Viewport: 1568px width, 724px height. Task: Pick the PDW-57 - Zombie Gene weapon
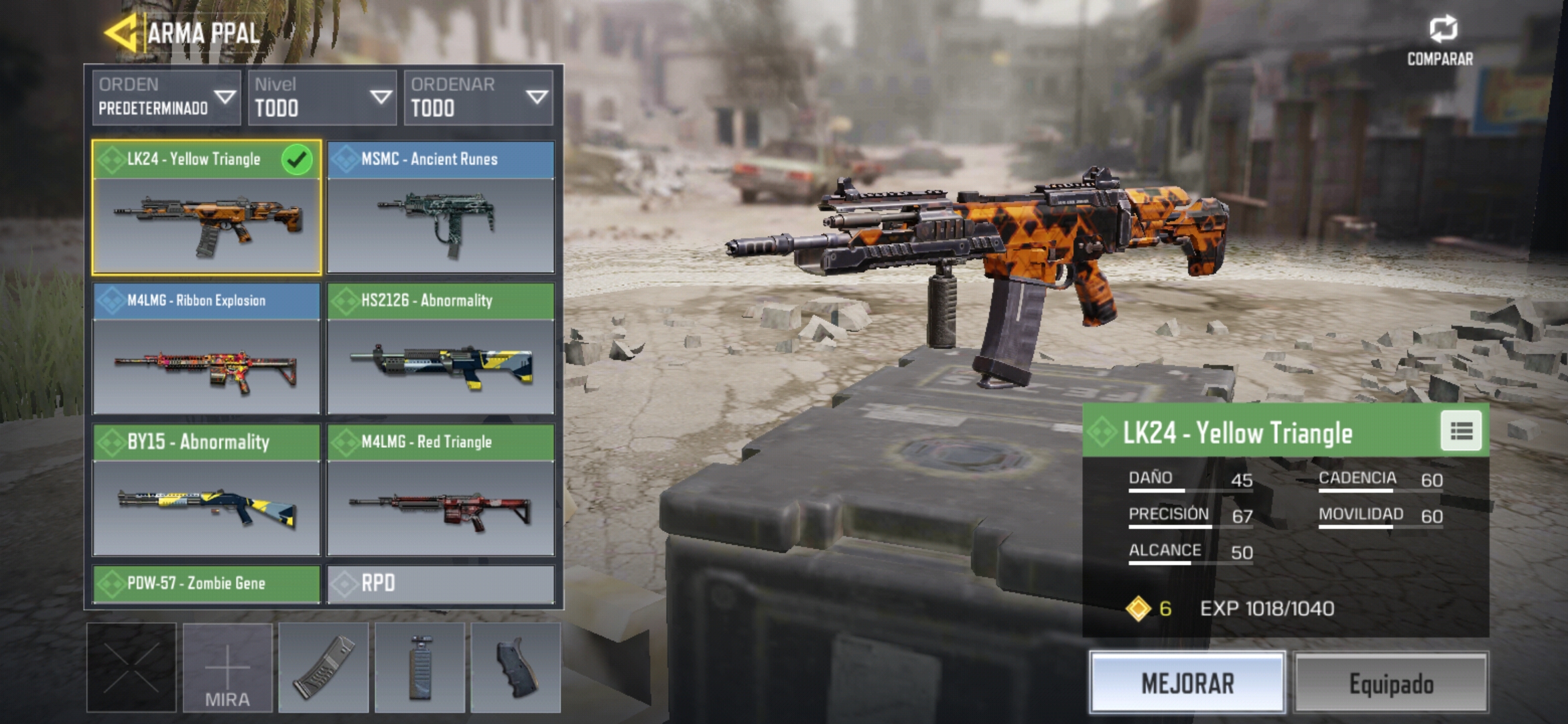(206, 583)
